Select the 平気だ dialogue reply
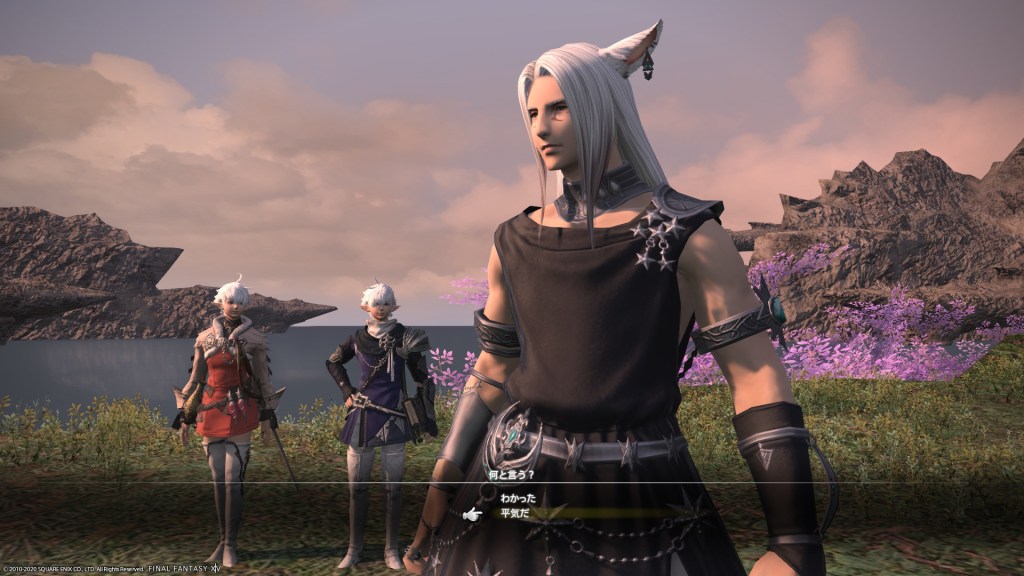The width and height of the screenshot is (1024, 576). click(x=514, y=514)
